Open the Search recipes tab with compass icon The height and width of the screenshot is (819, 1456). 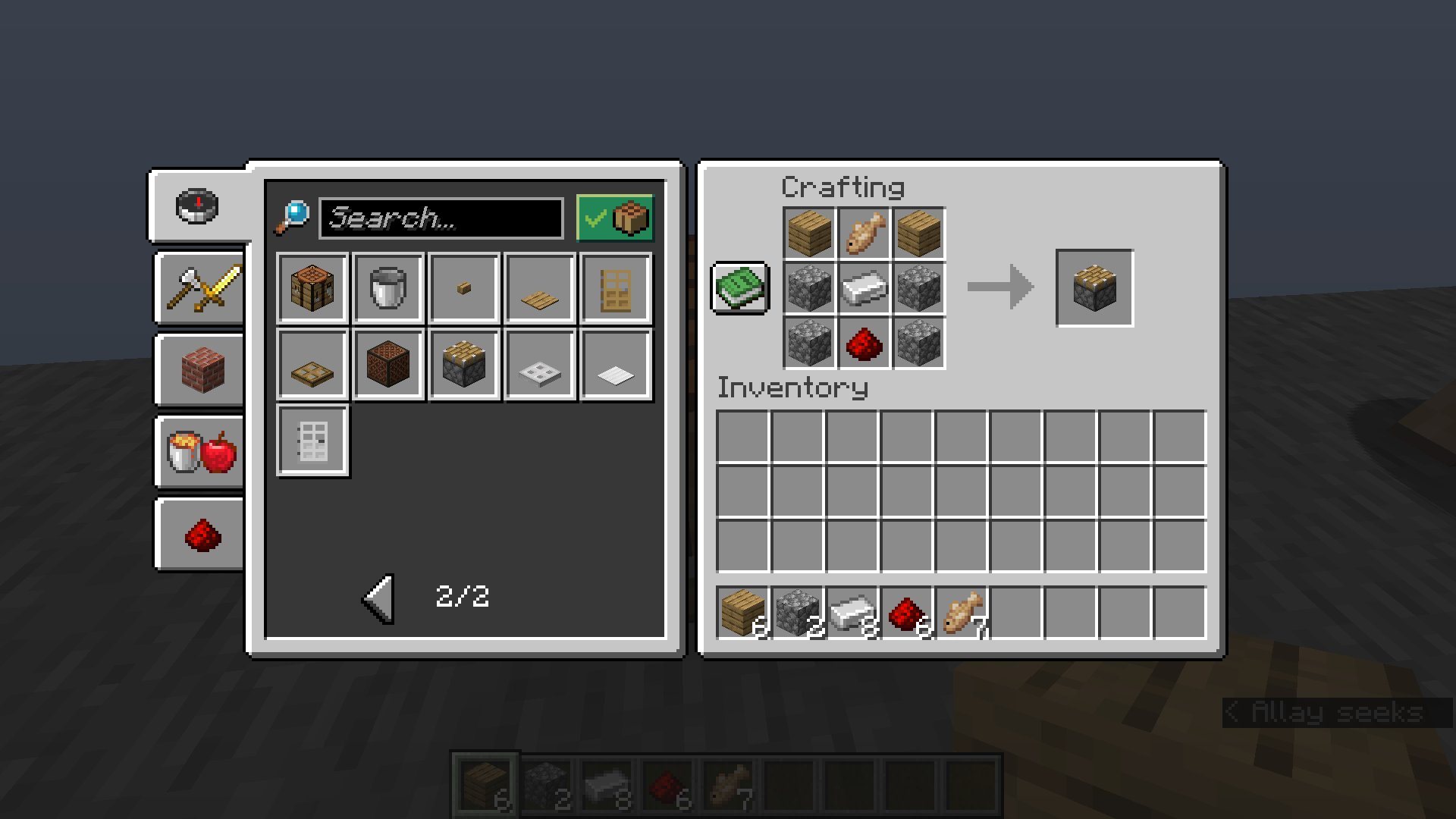pyautogui.click(x=199, y=206)
